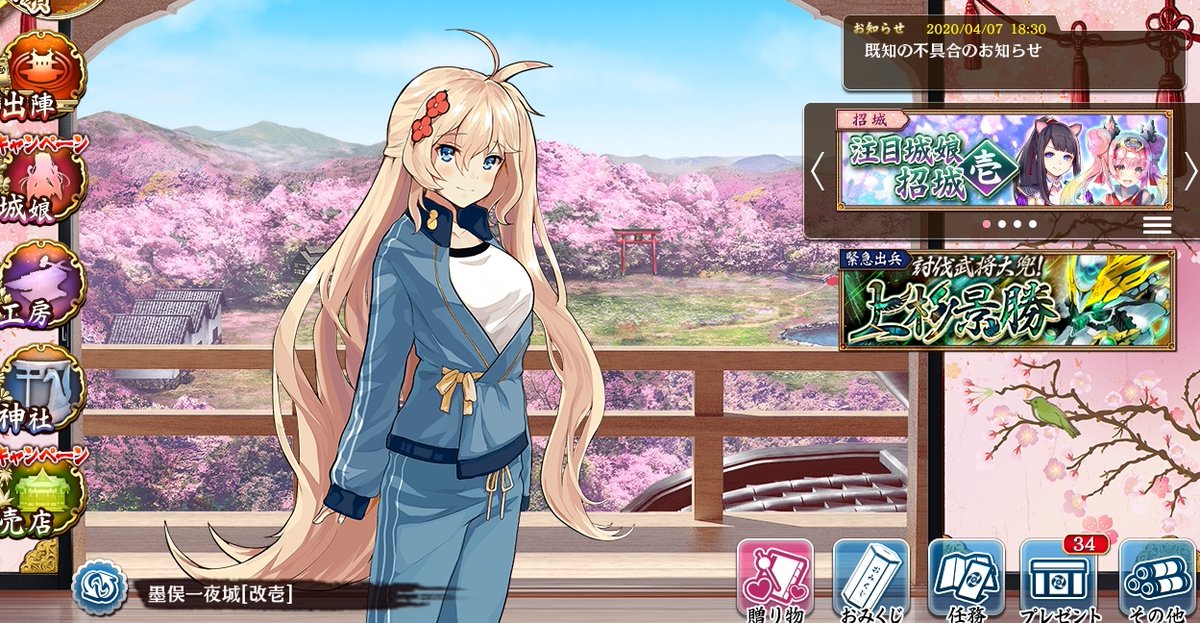Visit the 神社 shrine
The image size is (1200, 623).
click(42, 394)
